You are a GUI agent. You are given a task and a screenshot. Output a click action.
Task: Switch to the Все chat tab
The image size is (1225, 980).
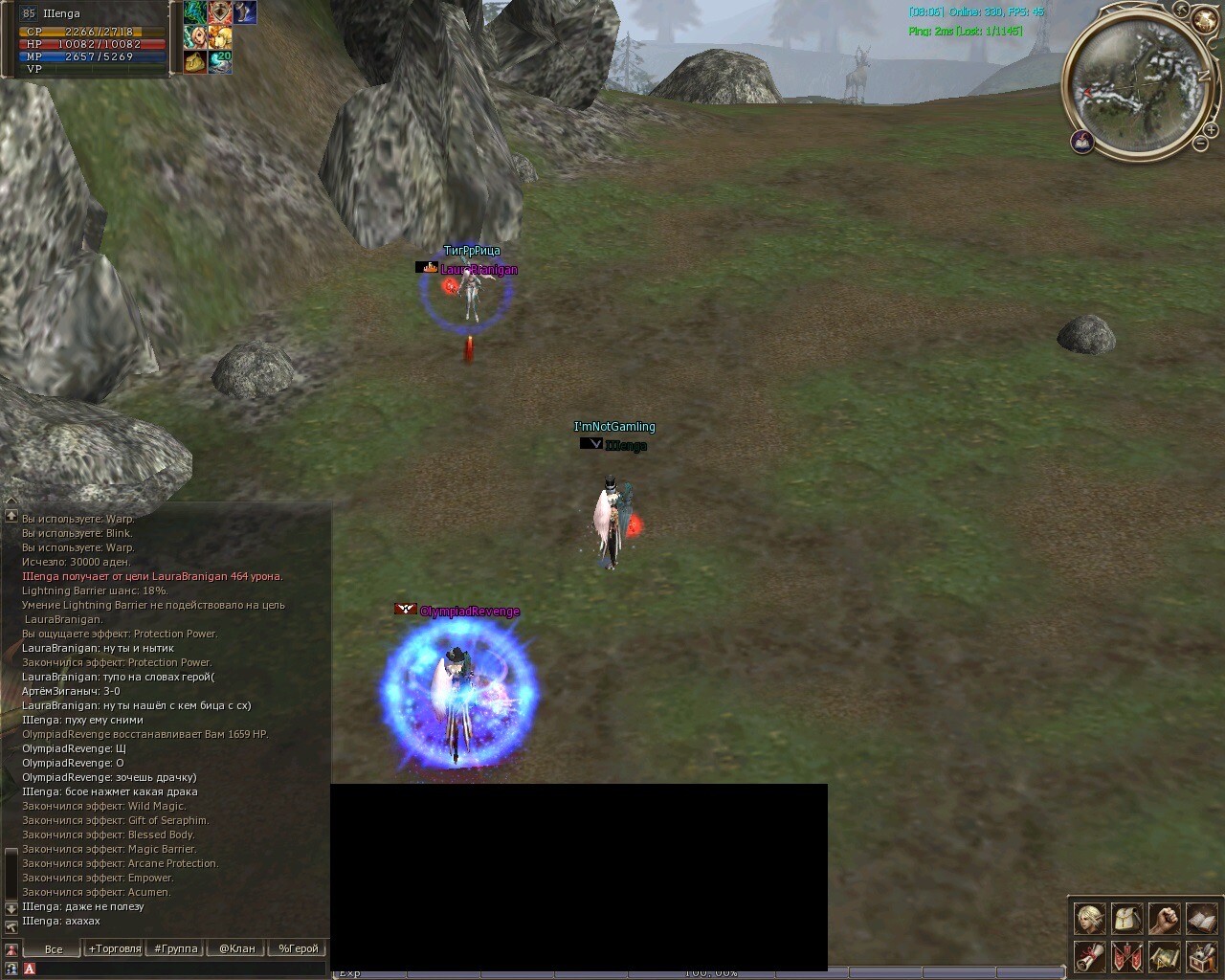(54, 948)
